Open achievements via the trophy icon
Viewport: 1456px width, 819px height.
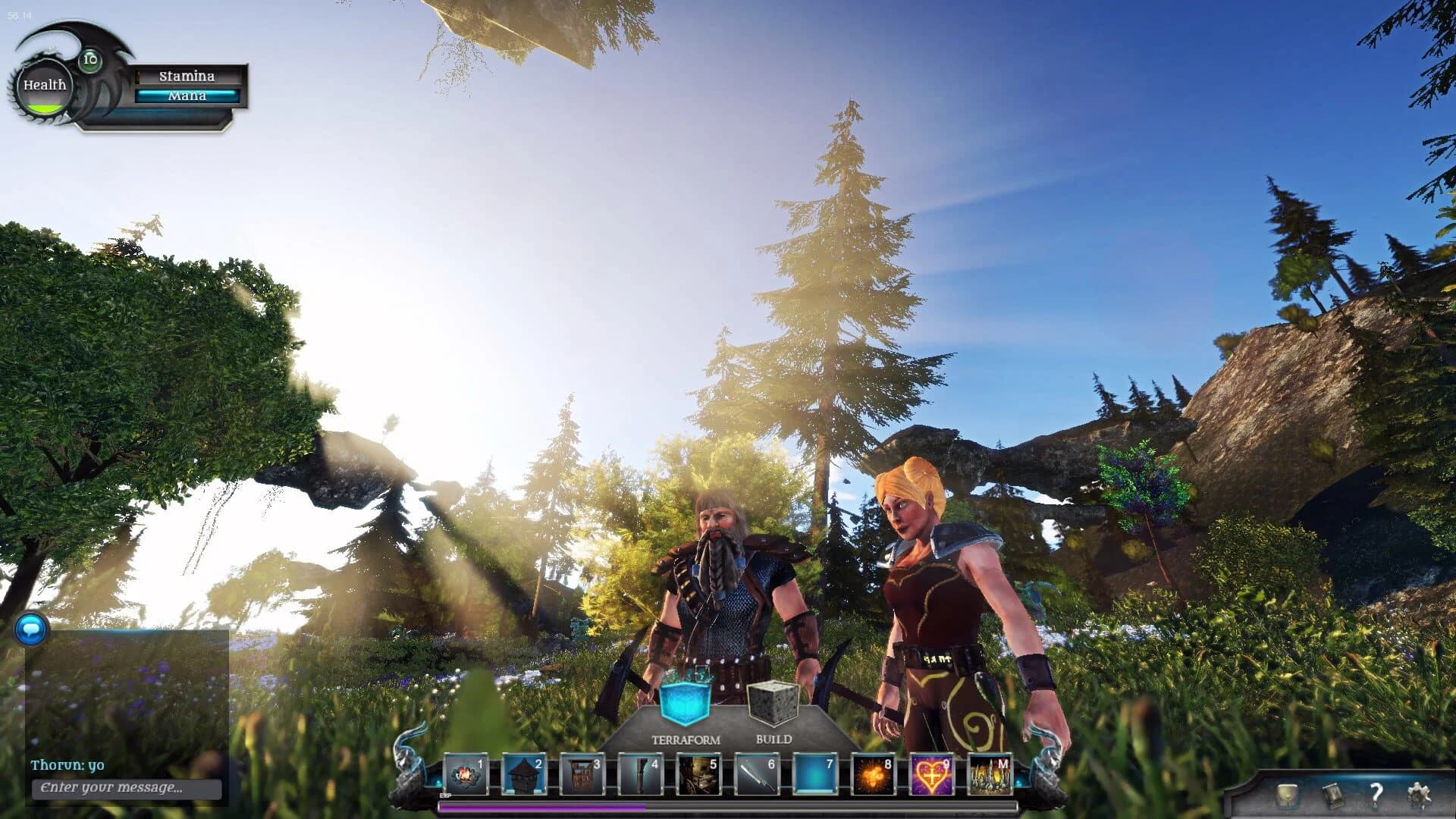coord(1286,795)
